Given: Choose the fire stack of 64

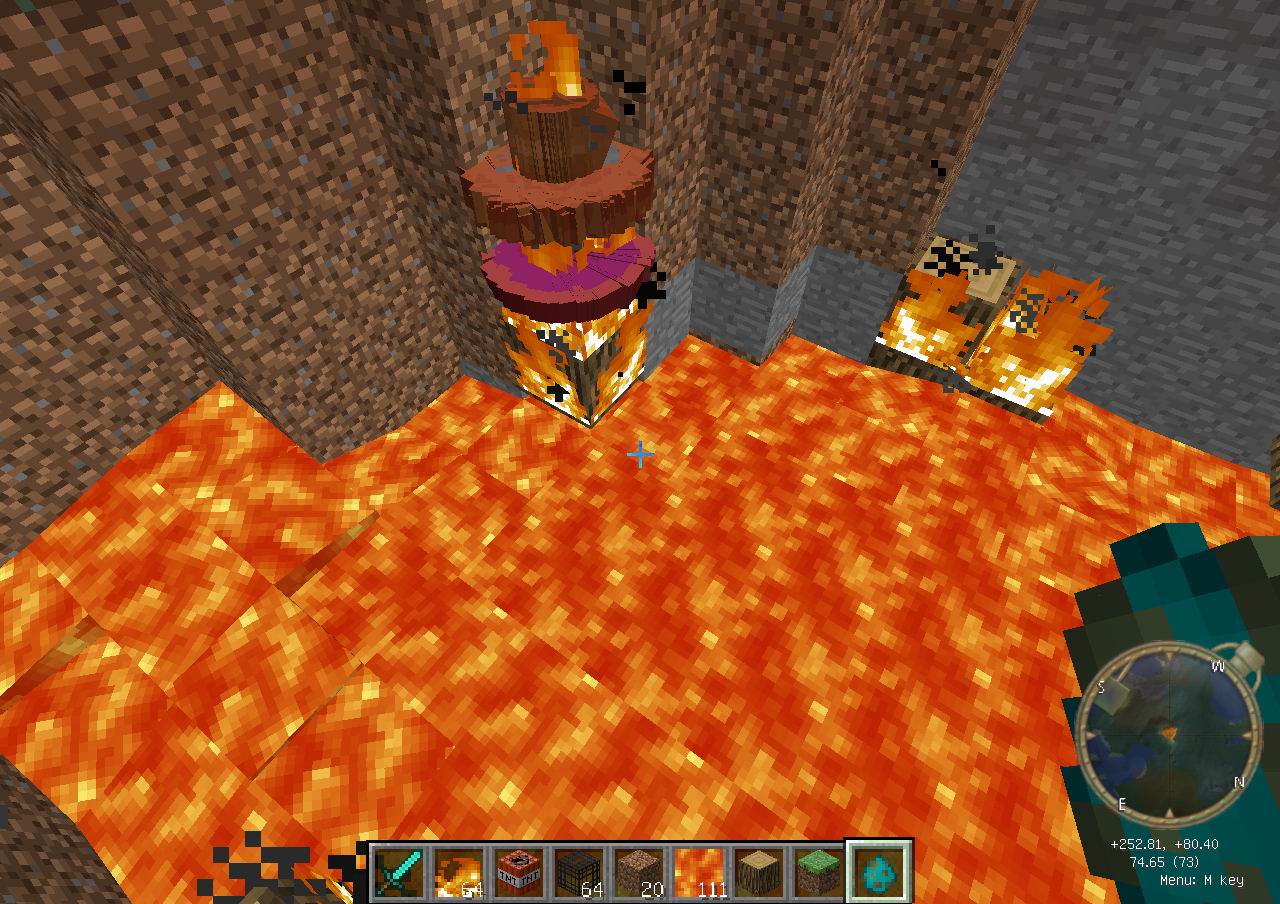Looking at the screenshot, I should pos(459,872).
